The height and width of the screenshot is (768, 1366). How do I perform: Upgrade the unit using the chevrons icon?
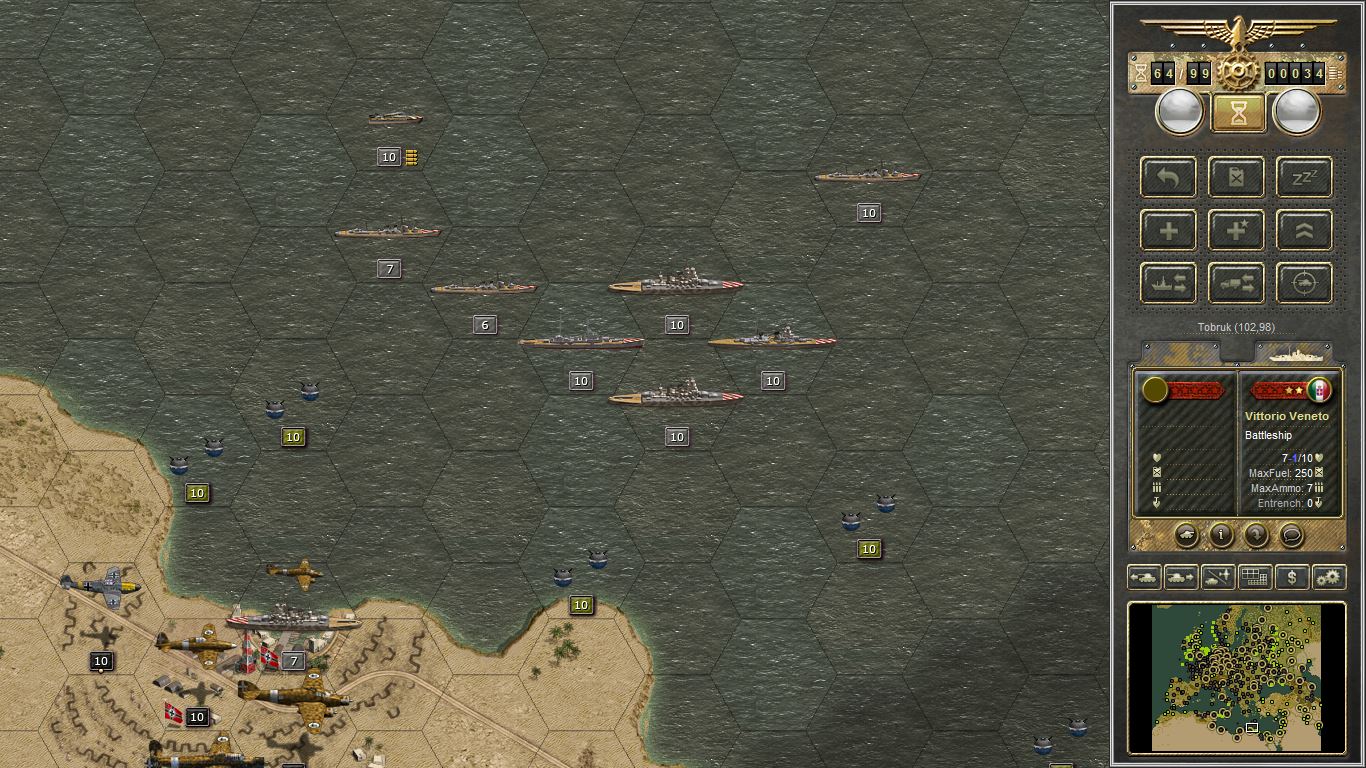coord(1303,230)
